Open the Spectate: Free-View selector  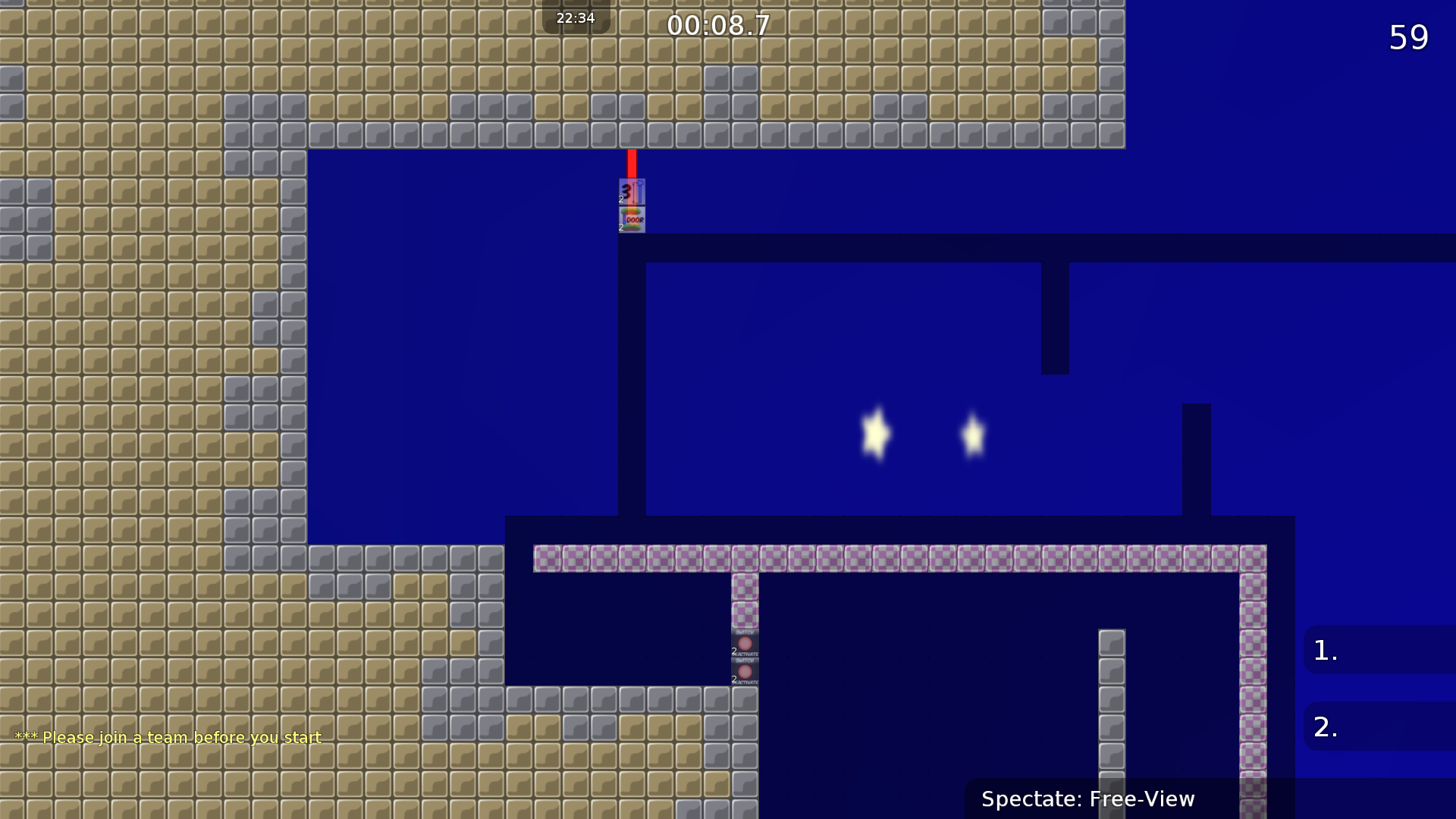pos(1088,799)
